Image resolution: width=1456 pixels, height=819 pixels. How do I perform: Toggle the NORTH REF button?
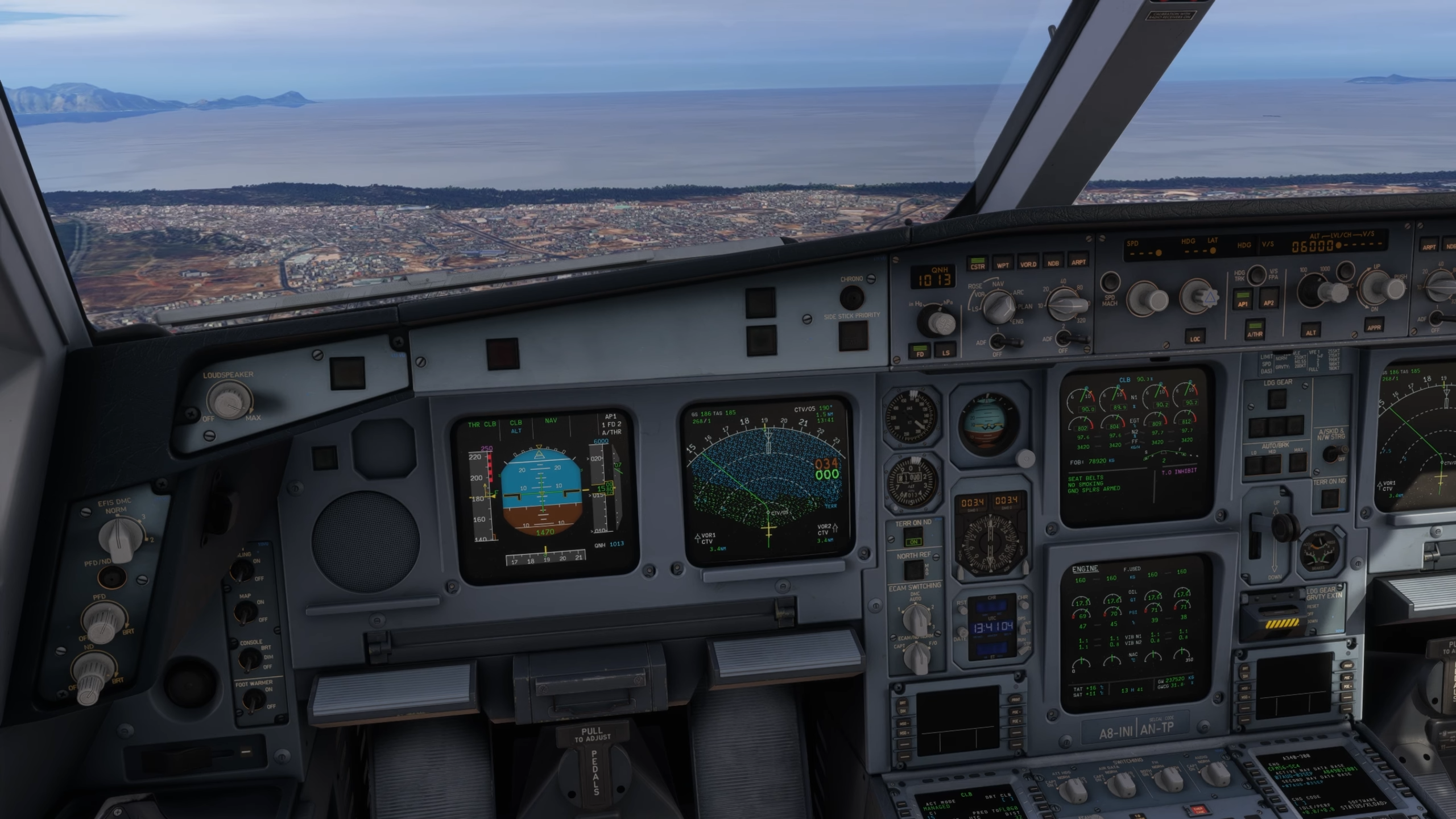[x=914, y=569]
